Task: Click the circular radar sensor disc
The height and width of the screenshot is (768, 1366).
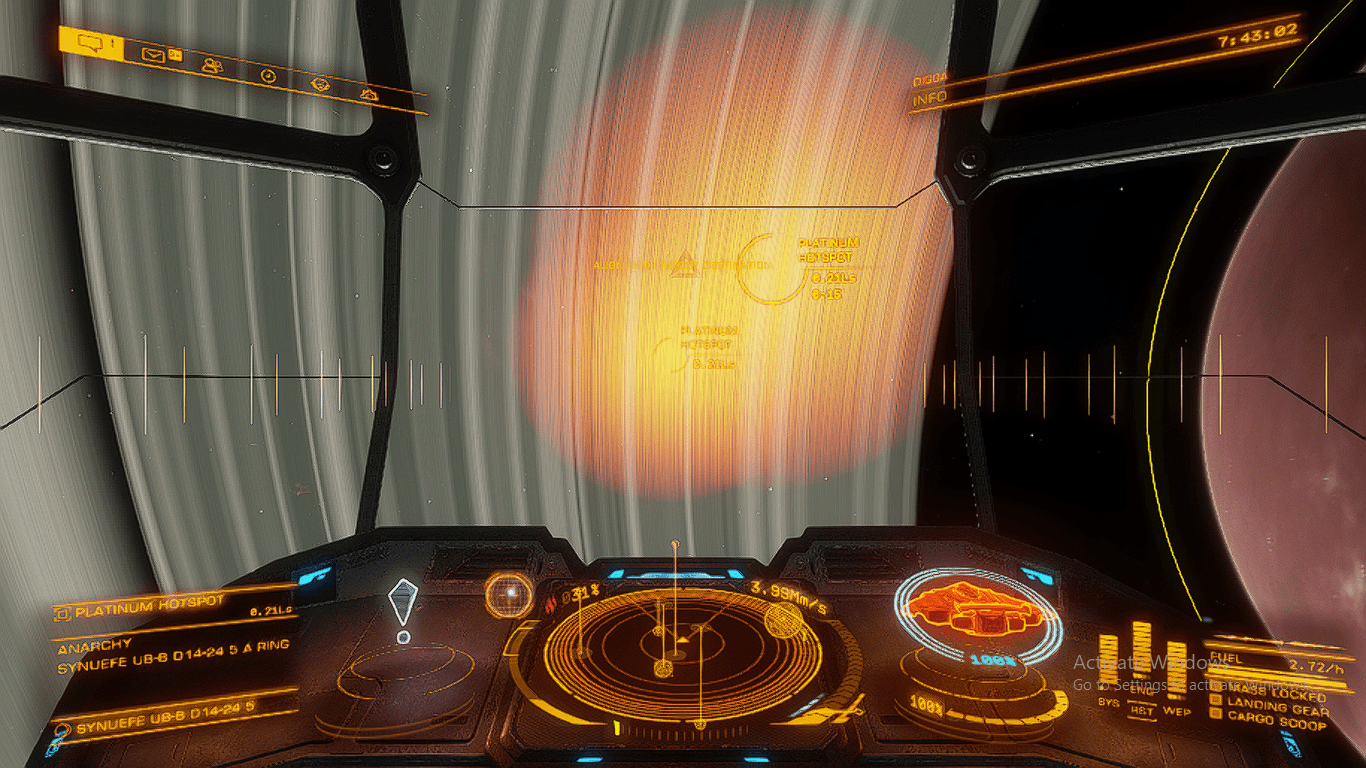Action: [676, 652]
